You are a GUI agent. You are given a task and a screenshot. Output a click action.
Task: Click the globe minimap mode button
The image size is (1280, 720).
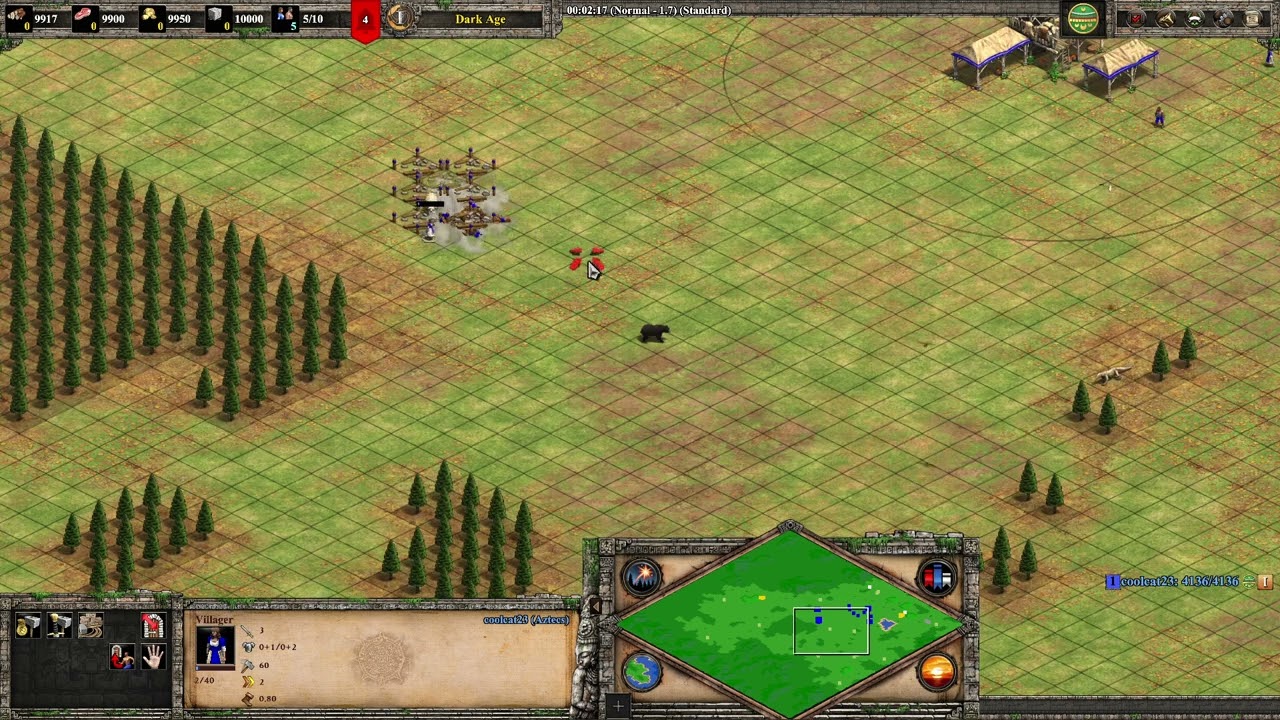click(x=642, y=671)
